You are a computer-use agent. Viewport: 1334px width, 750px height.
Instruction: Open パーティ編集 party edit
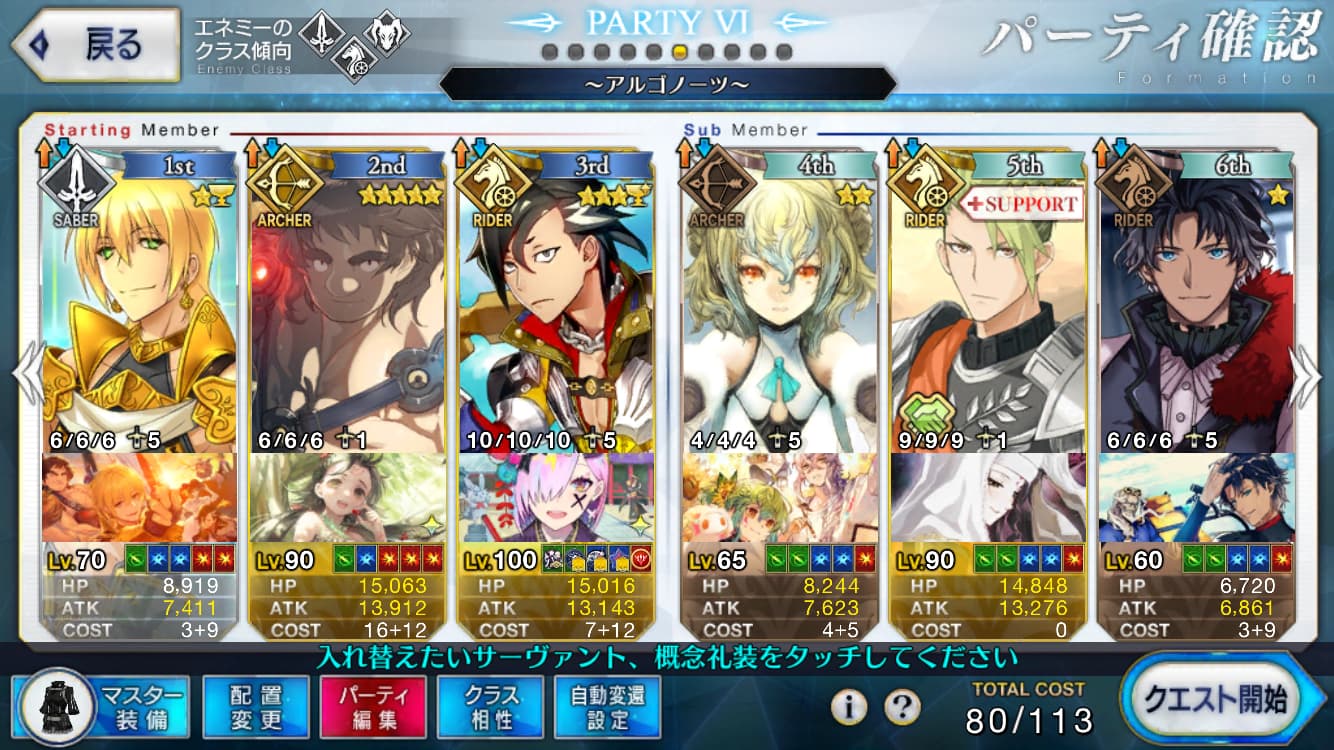pos(373,706)
